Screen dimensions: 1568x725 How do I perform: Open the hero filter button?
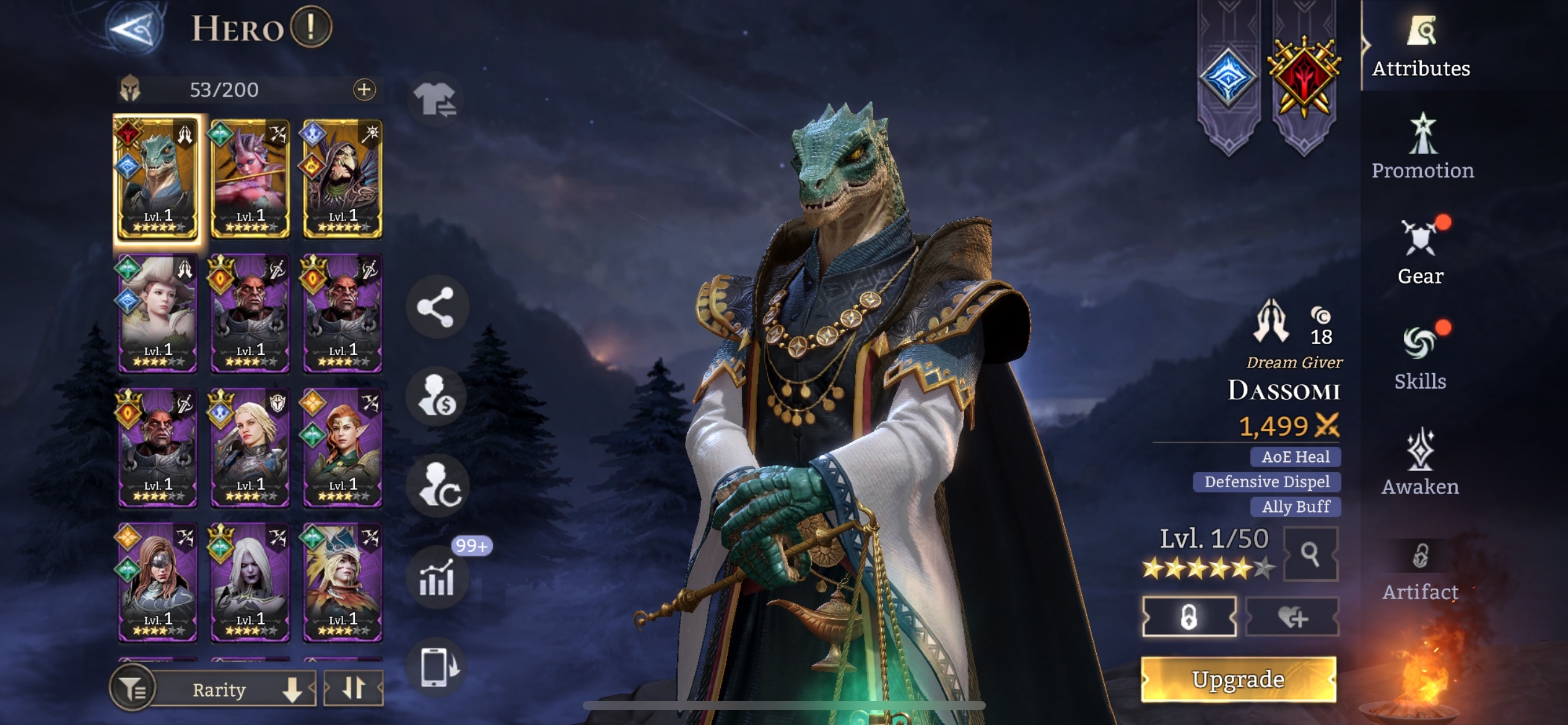coord(132,688)
